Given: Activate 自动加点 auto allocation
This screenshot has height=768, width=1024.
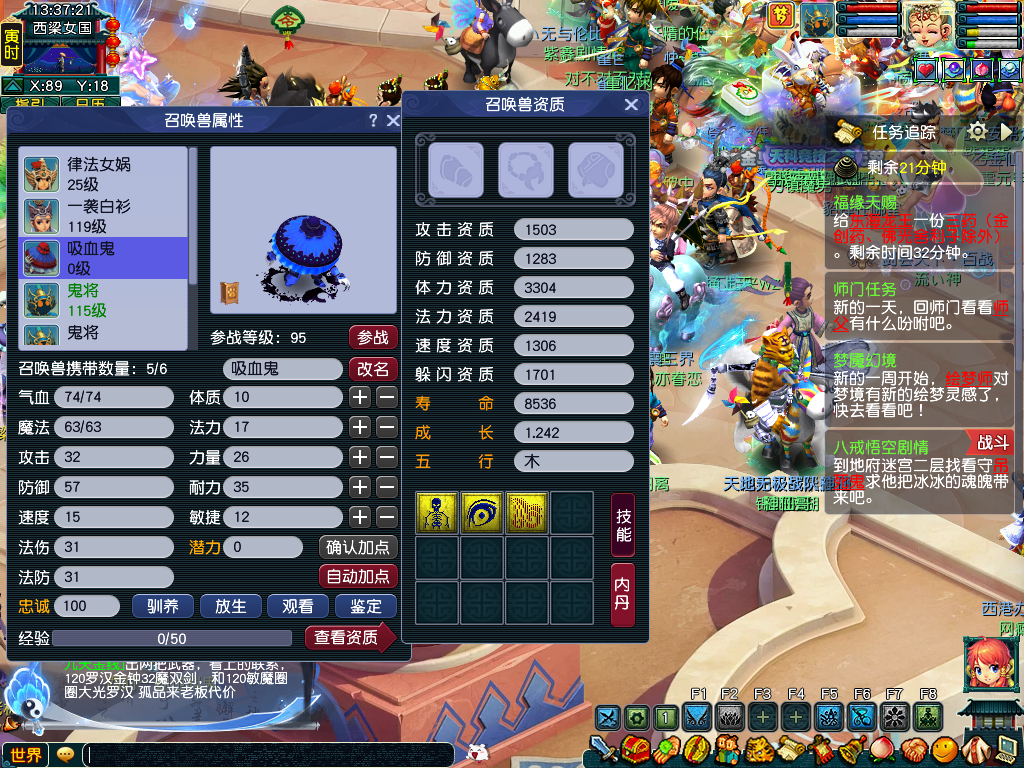Looking at the screenshot, I should tap(358, 577).
